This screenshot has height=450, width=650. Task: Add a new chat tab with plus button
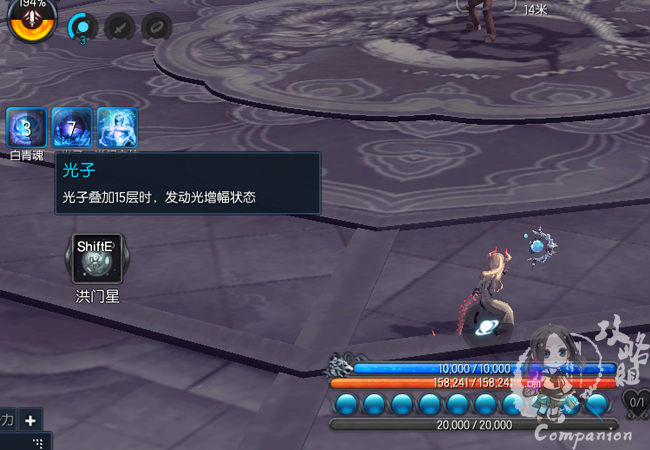click(x=31, y=421)
